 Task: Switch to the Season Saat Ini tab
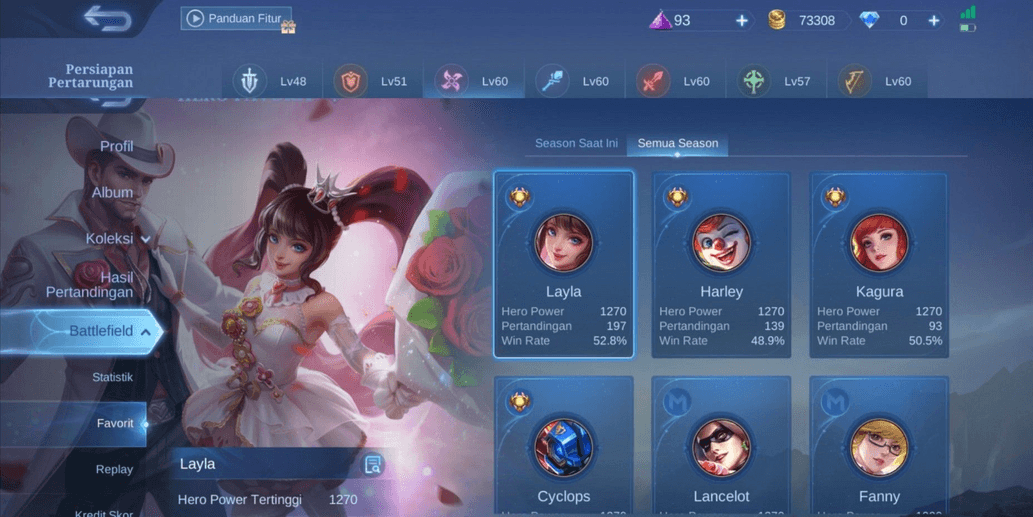[x=576, y=143]
